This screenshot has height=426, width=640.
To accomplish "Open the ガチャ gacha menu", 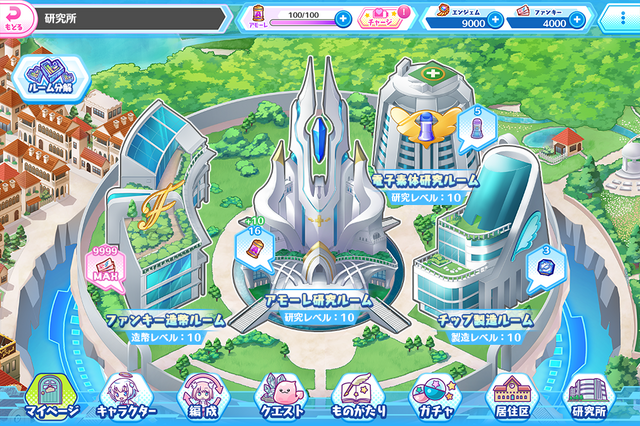I will pos(435,396).
